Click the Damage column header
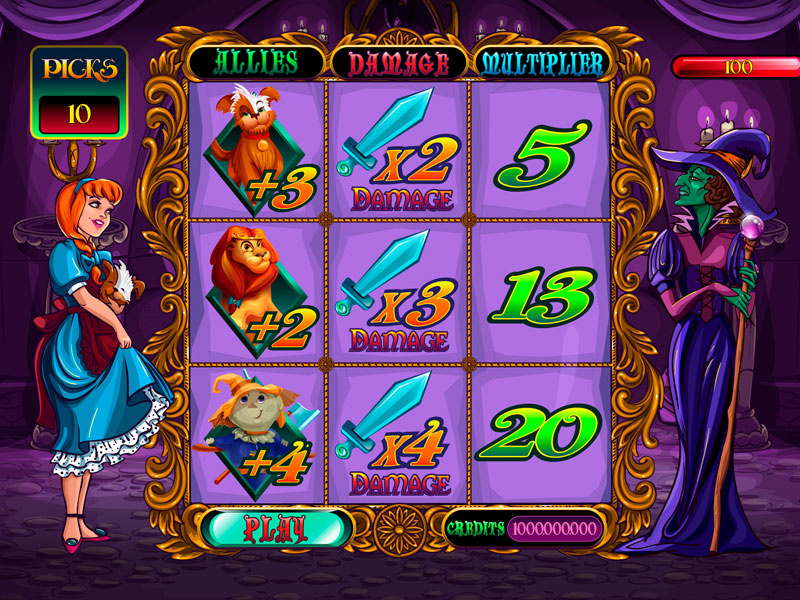The width and height of the screenshot is (800, 600). pyautogui.click(x=398, y=63)
